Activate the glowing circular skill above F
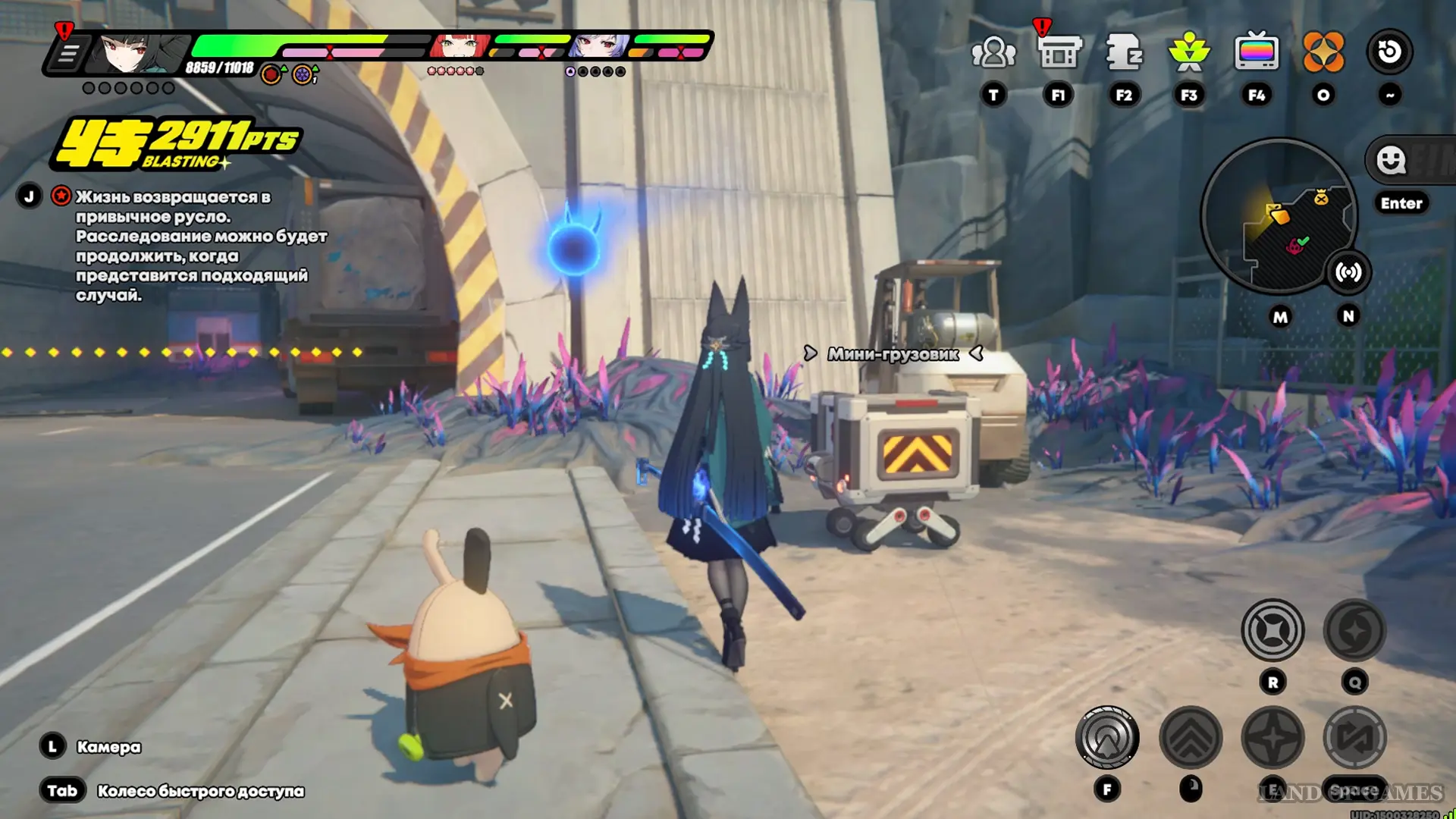The image size is (1456, 819). (x=1107, y=737)
